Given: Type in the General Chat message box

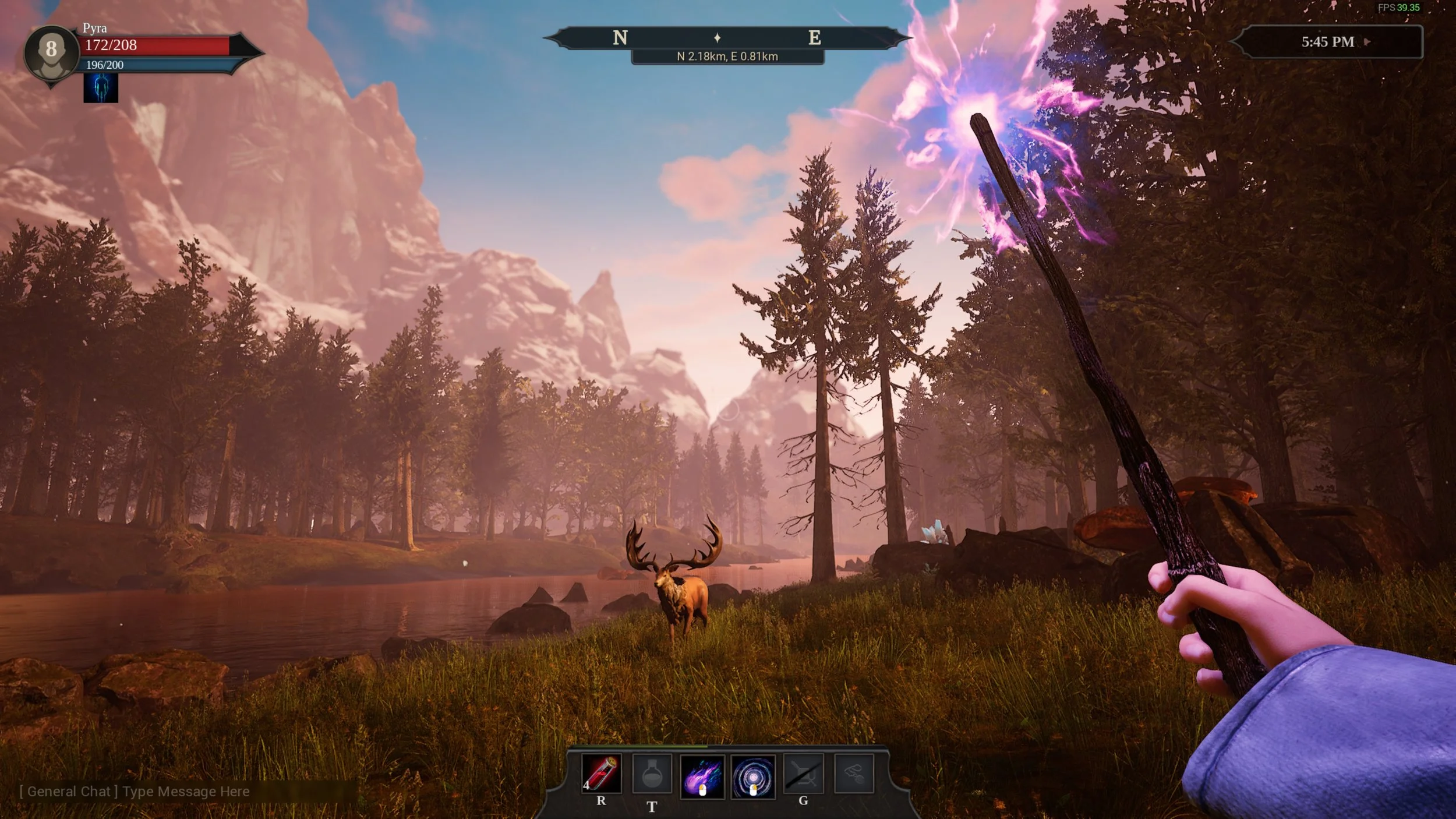Looking at the screenshot, I should click(x=186, y=792).
